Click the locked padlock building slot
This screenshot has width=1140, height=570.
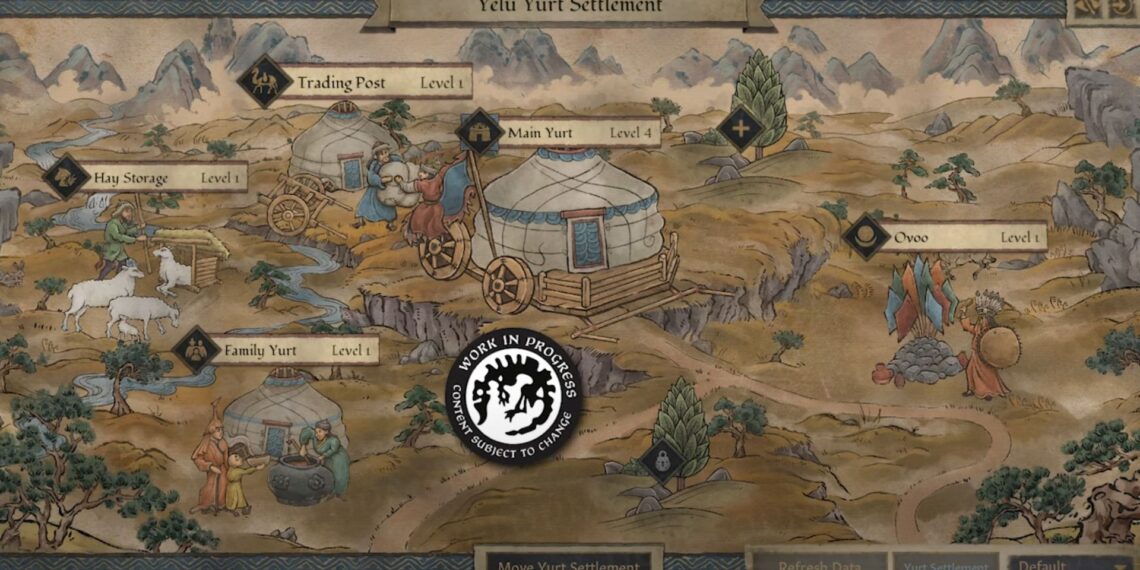pos(661,460)
